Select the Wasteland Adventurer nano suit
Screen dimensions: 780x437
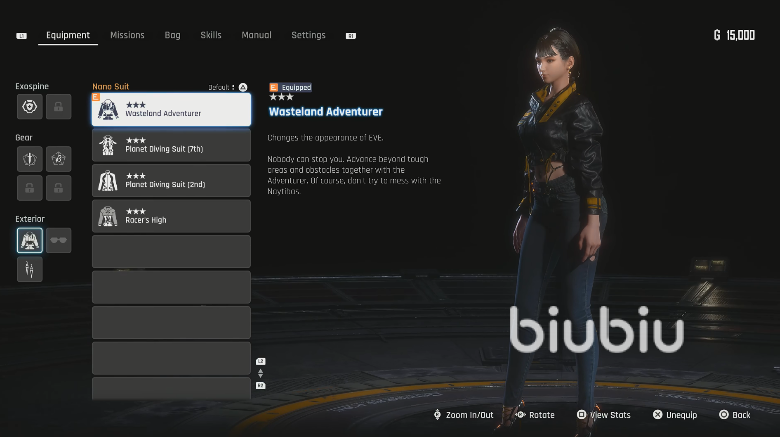click(171, 109)
